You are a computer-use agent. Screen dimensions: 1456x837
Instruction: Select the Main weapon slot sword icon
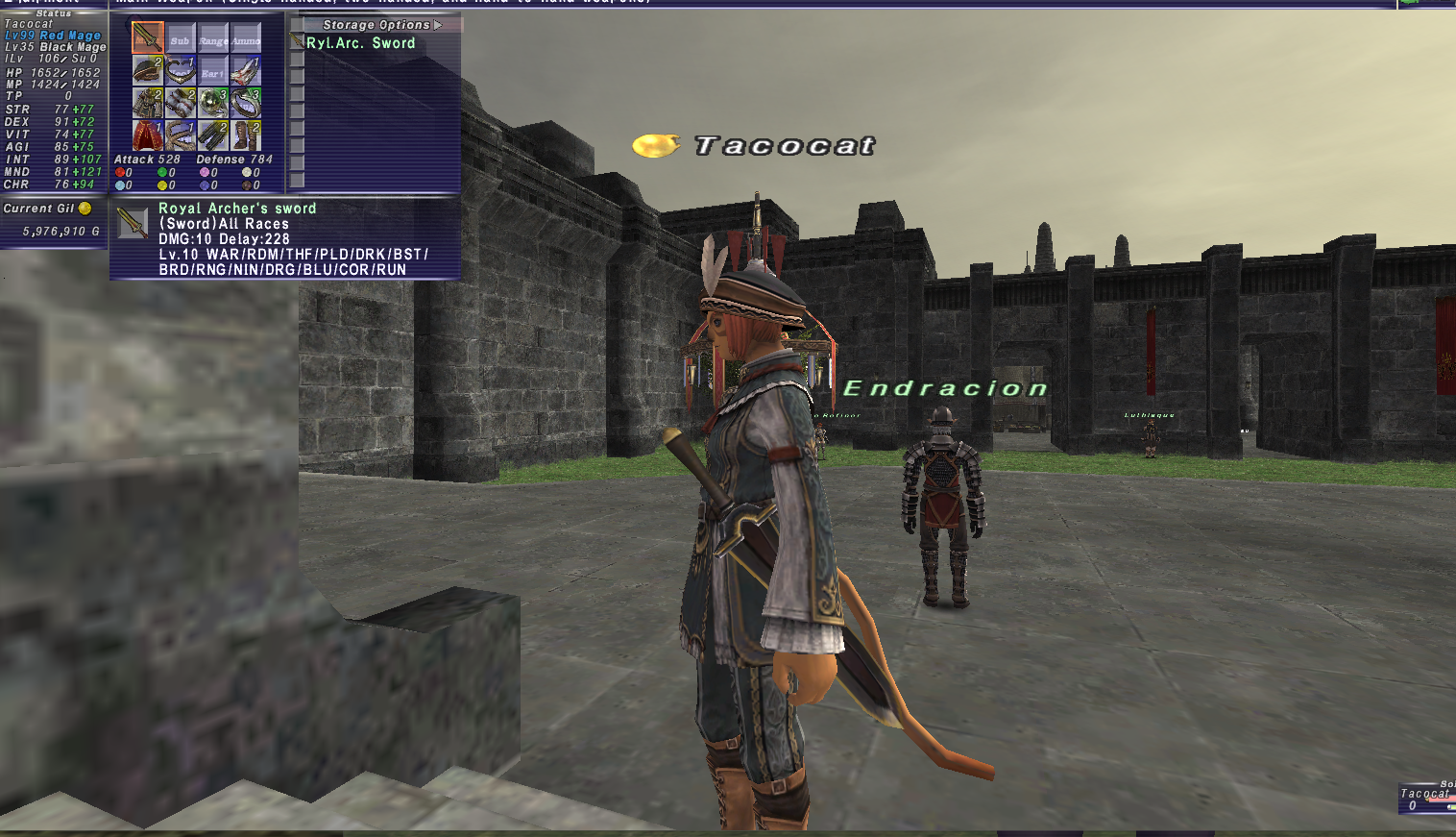[x=147, y=37]
